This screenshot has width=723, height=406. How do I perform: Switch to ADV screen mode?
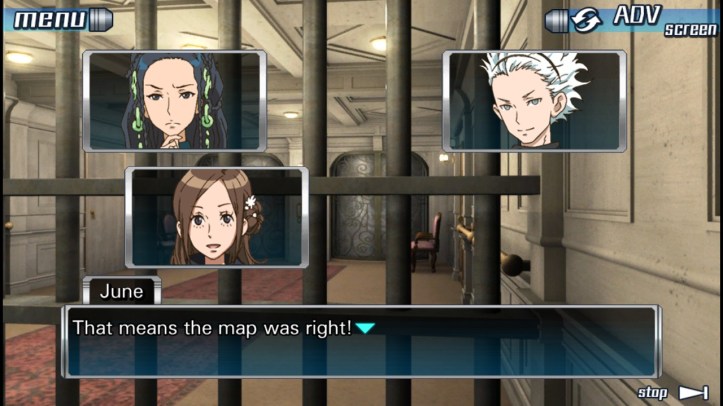point(632,20)
